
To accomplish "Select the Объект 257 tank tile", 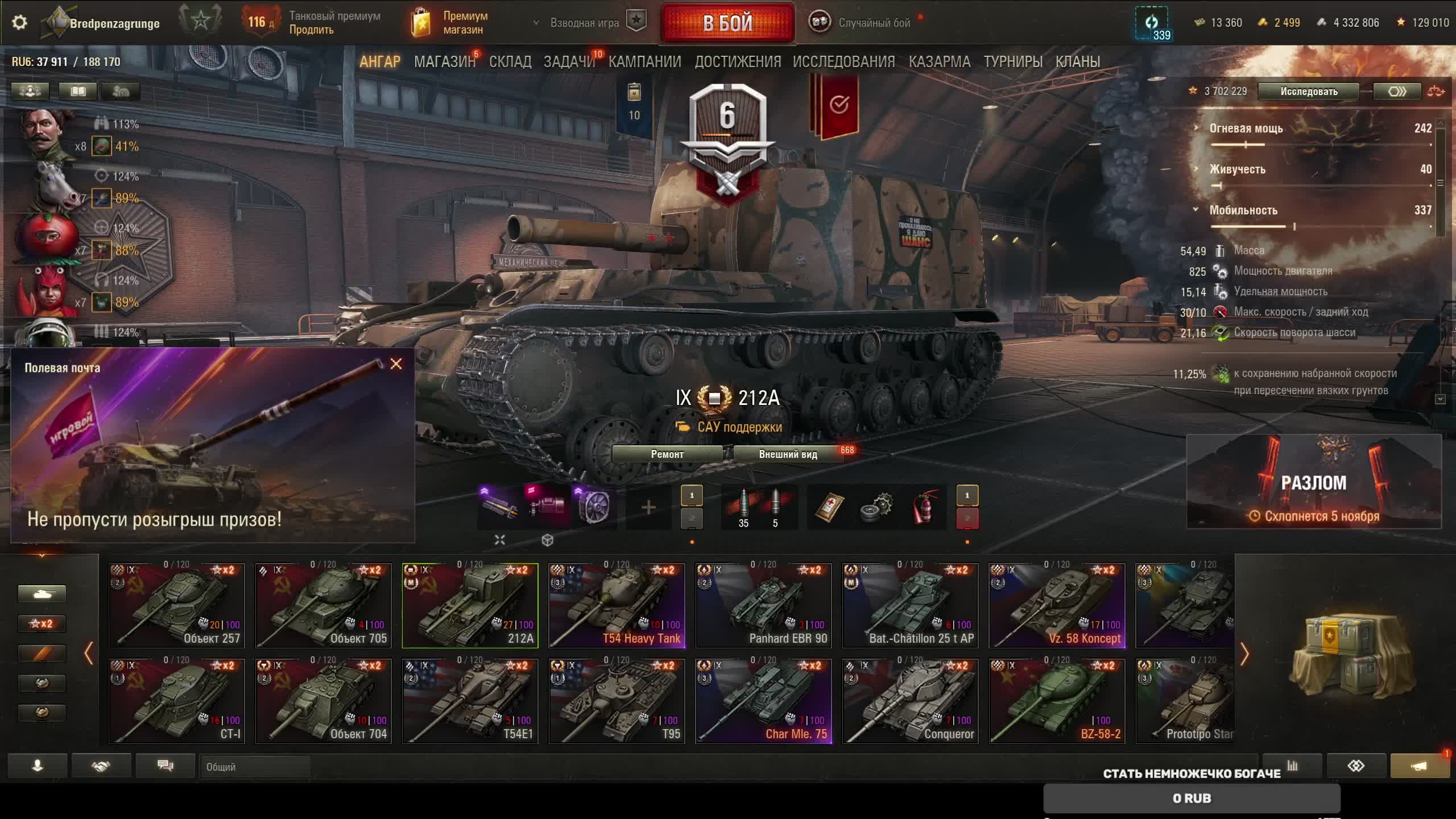I will click(177, 605).
